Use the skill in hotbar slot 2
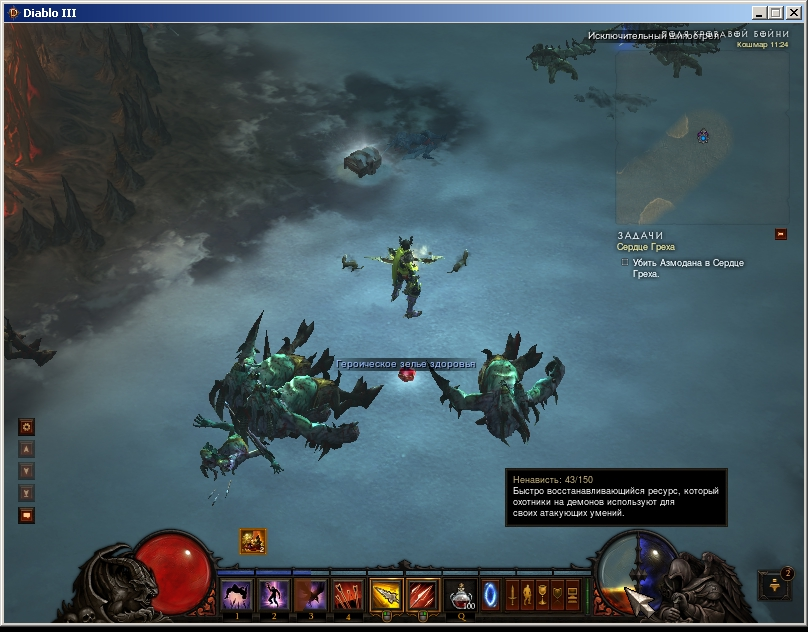808x632 pixels. click(274, 595)
